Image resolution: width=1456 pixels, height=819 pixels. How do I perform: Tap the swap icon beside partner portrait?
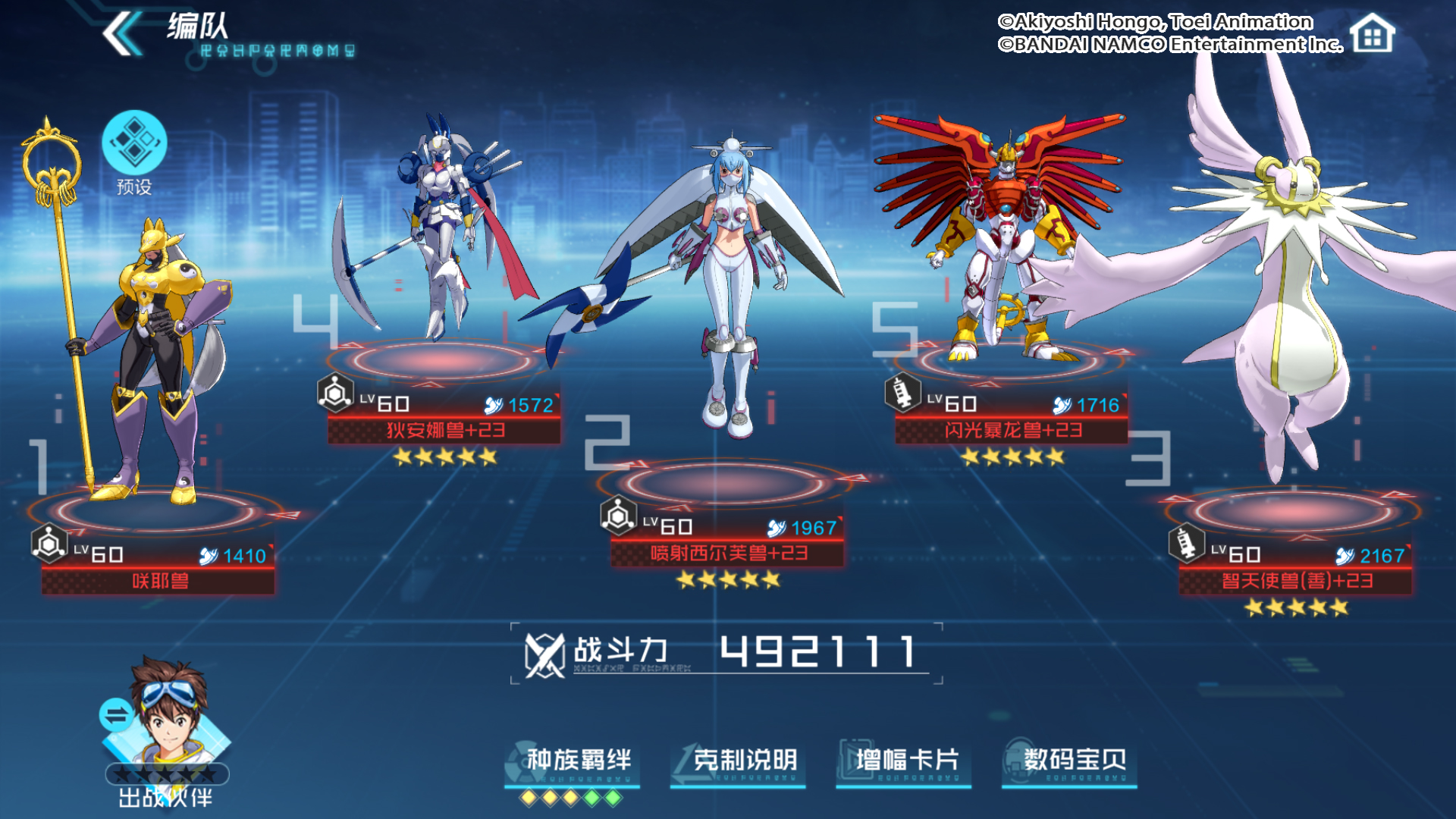[x=116, y=715]
